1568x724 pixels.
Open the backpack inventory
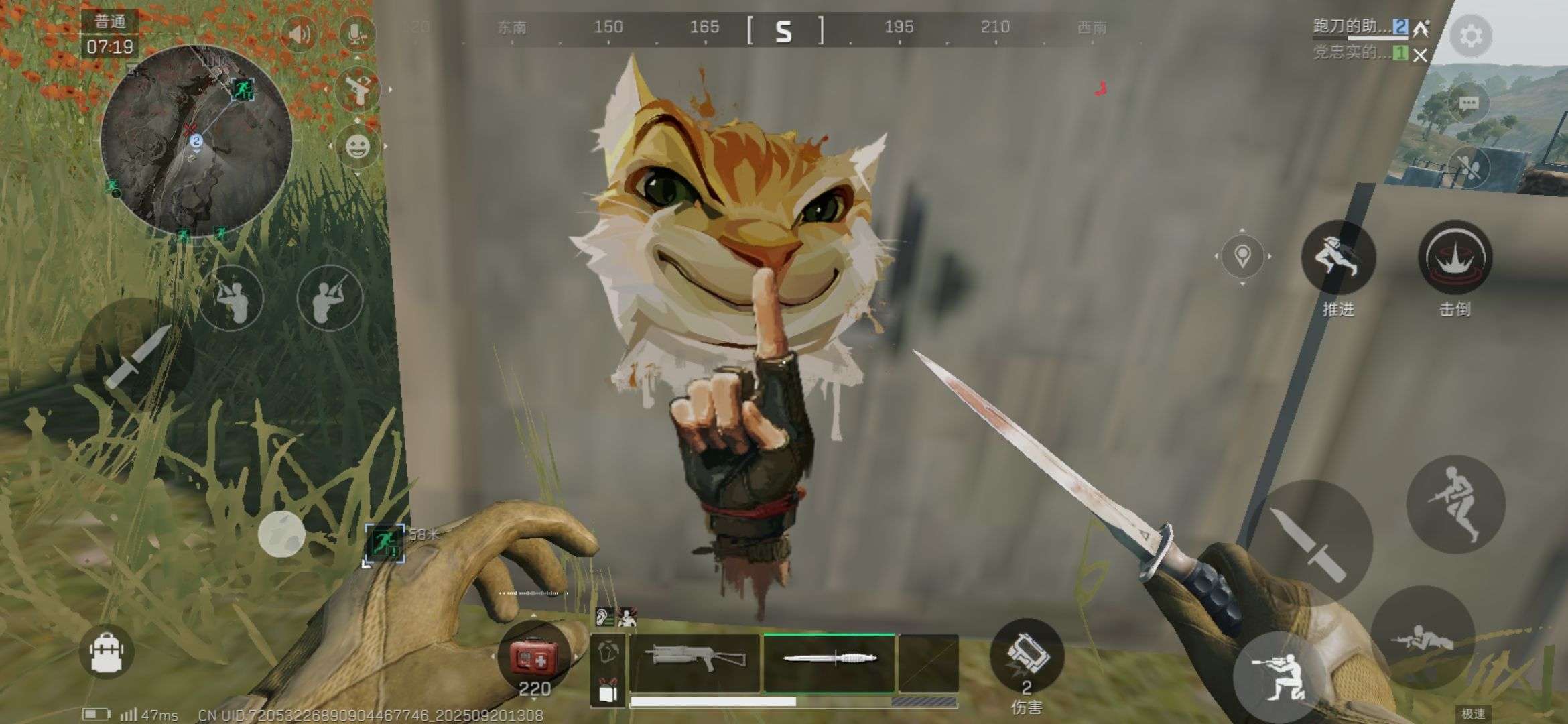tap(107, 652)
